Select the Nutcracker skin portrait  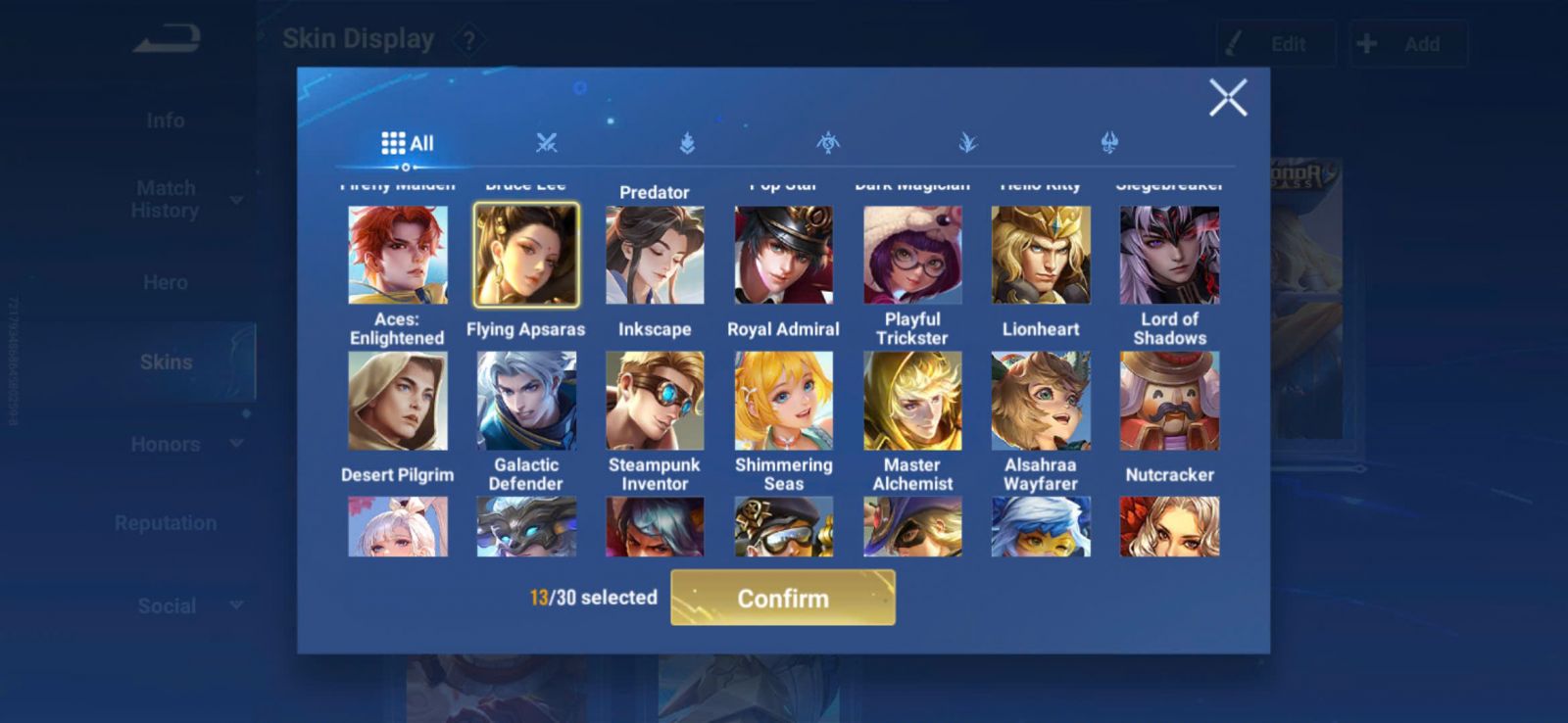(1169, 401)
